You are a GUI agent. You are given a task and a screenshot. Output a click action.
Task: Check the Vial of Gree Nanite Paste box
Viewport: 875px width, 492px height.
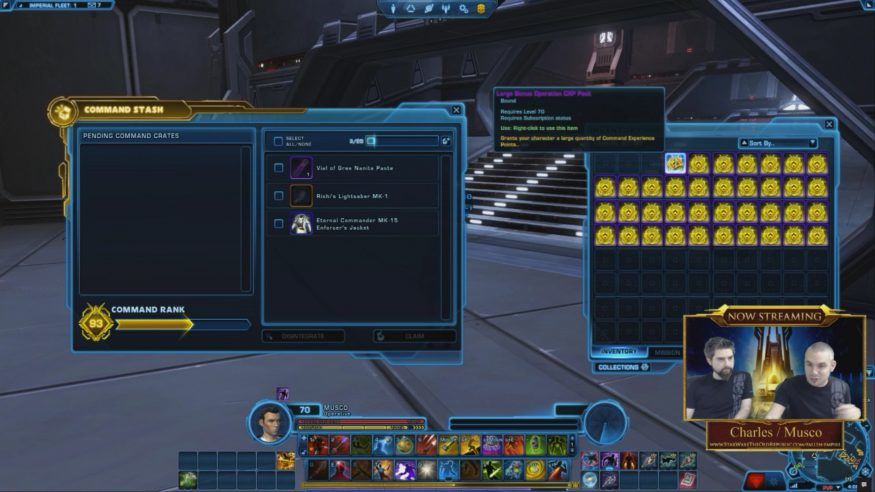click(278, 168)
